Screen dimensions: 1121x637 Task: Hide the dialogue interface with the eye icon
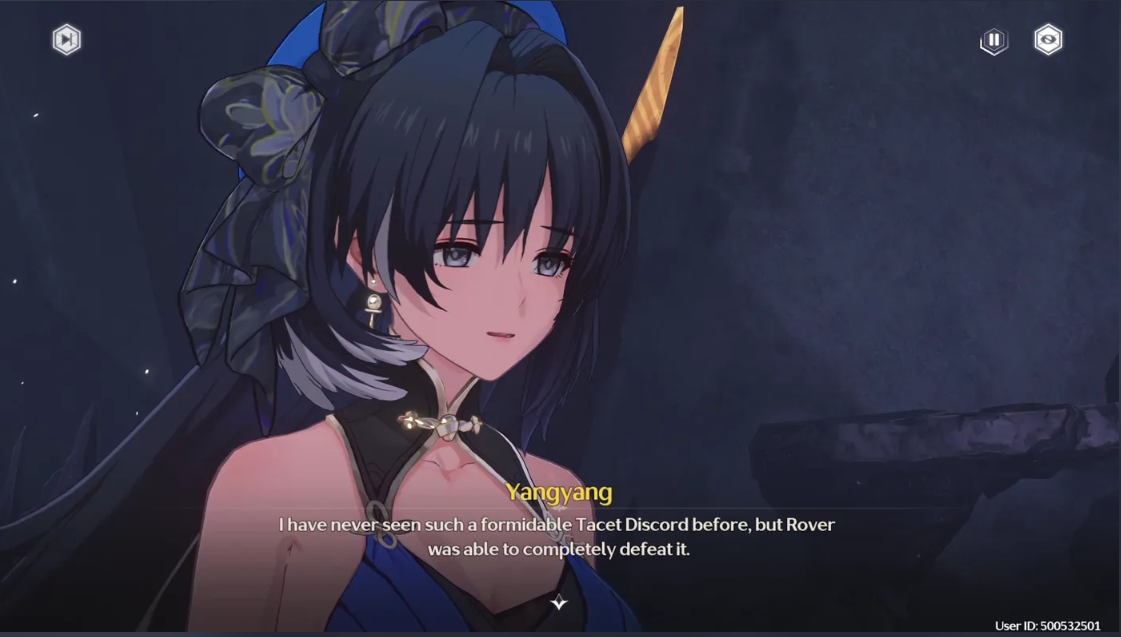tap(1048, 40)
